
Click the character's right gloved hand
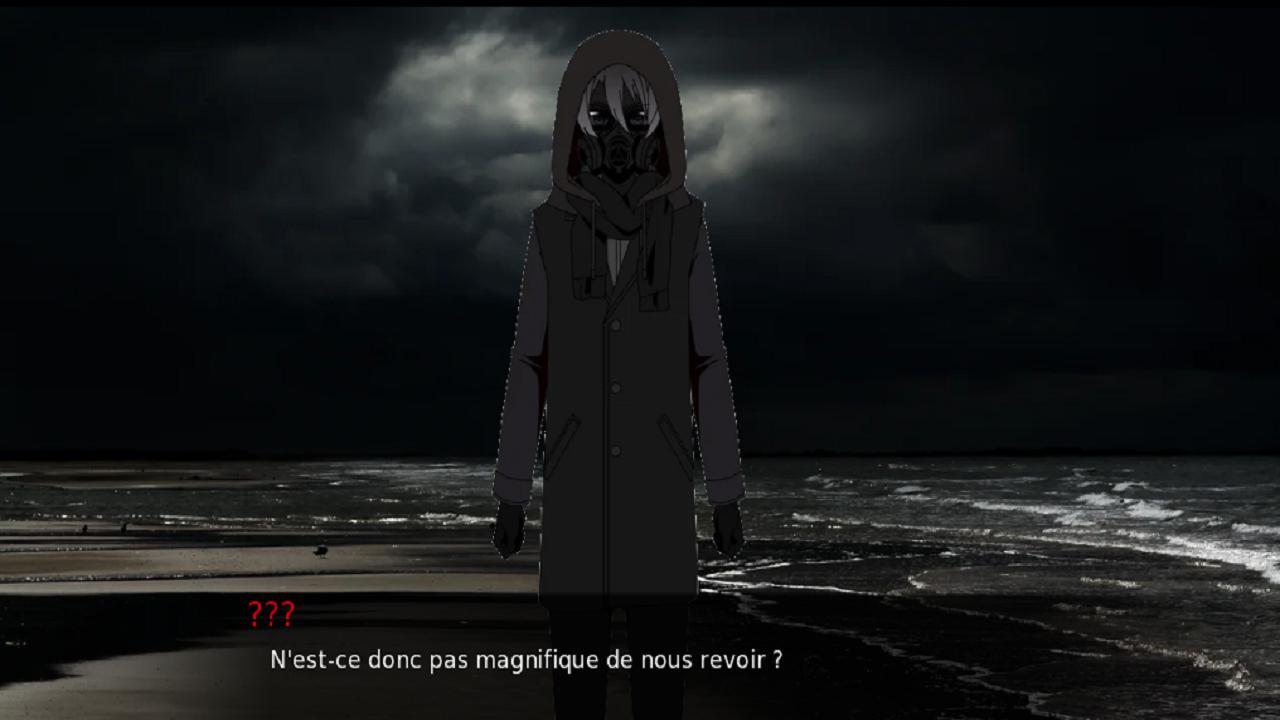coord(727,528)
